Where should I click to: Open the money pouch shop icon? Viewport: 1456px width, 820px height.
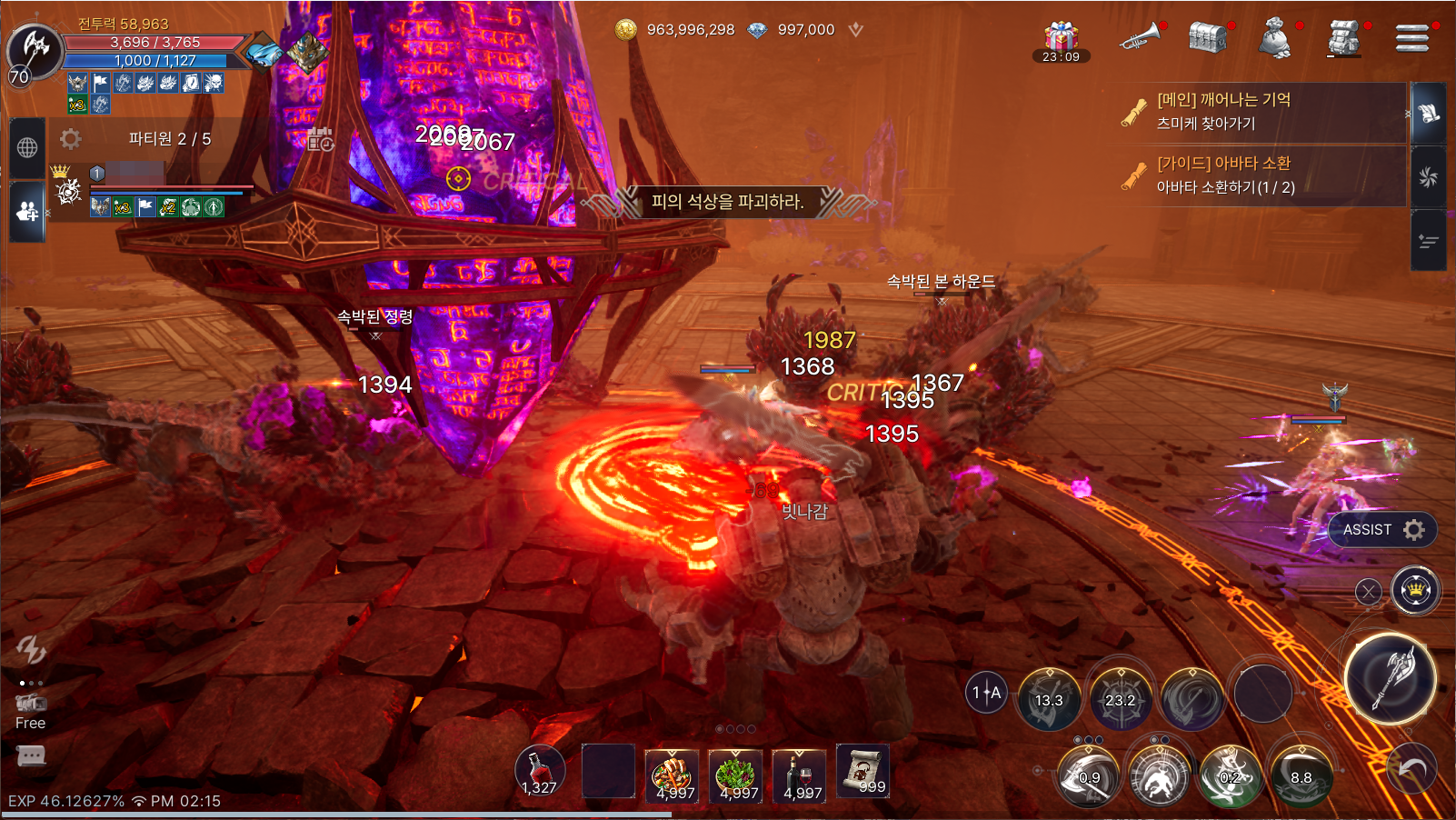point(1275,38)
